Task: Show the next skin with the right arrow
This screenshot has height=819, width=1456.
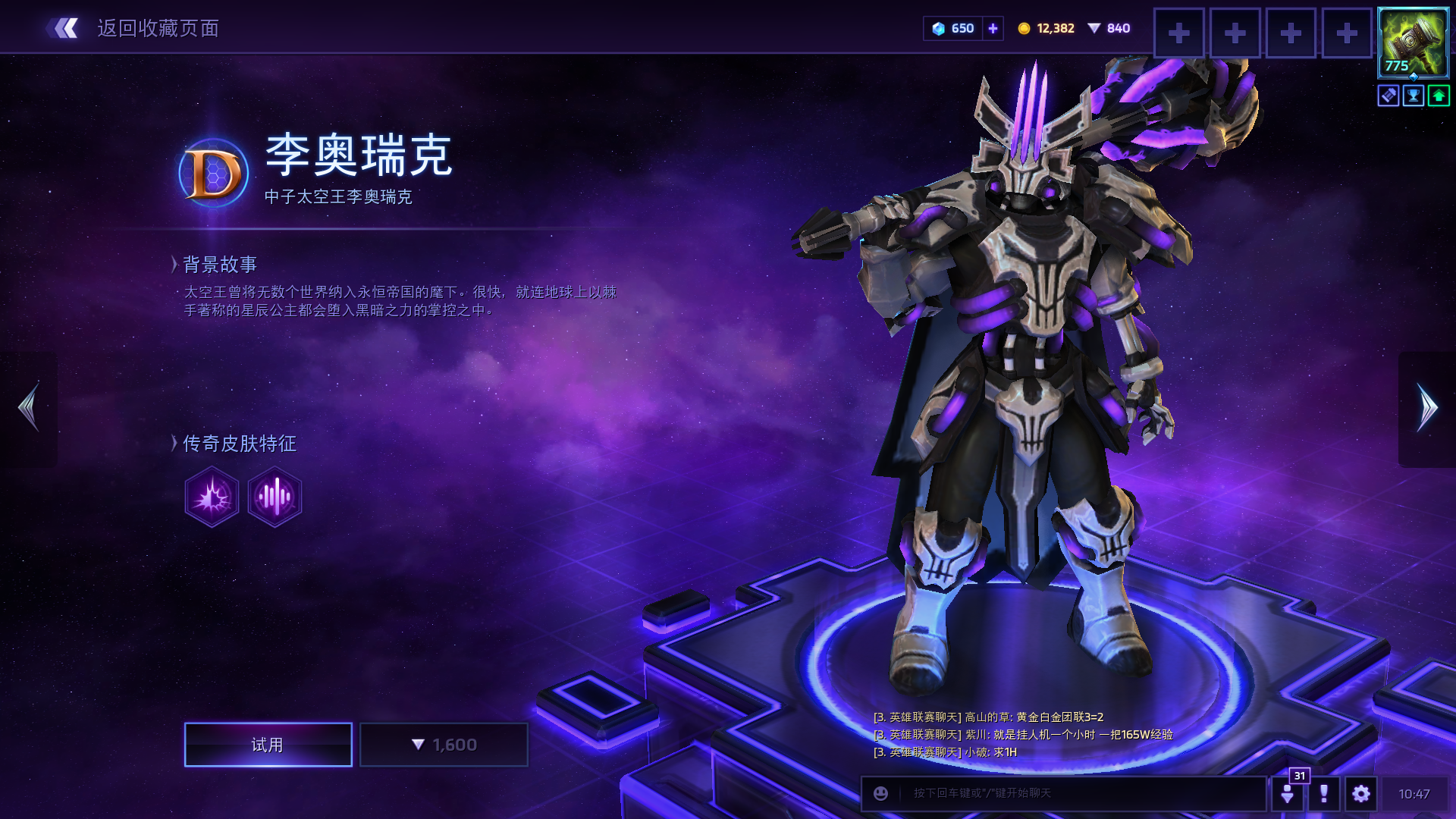Action: coord(1426,408)
